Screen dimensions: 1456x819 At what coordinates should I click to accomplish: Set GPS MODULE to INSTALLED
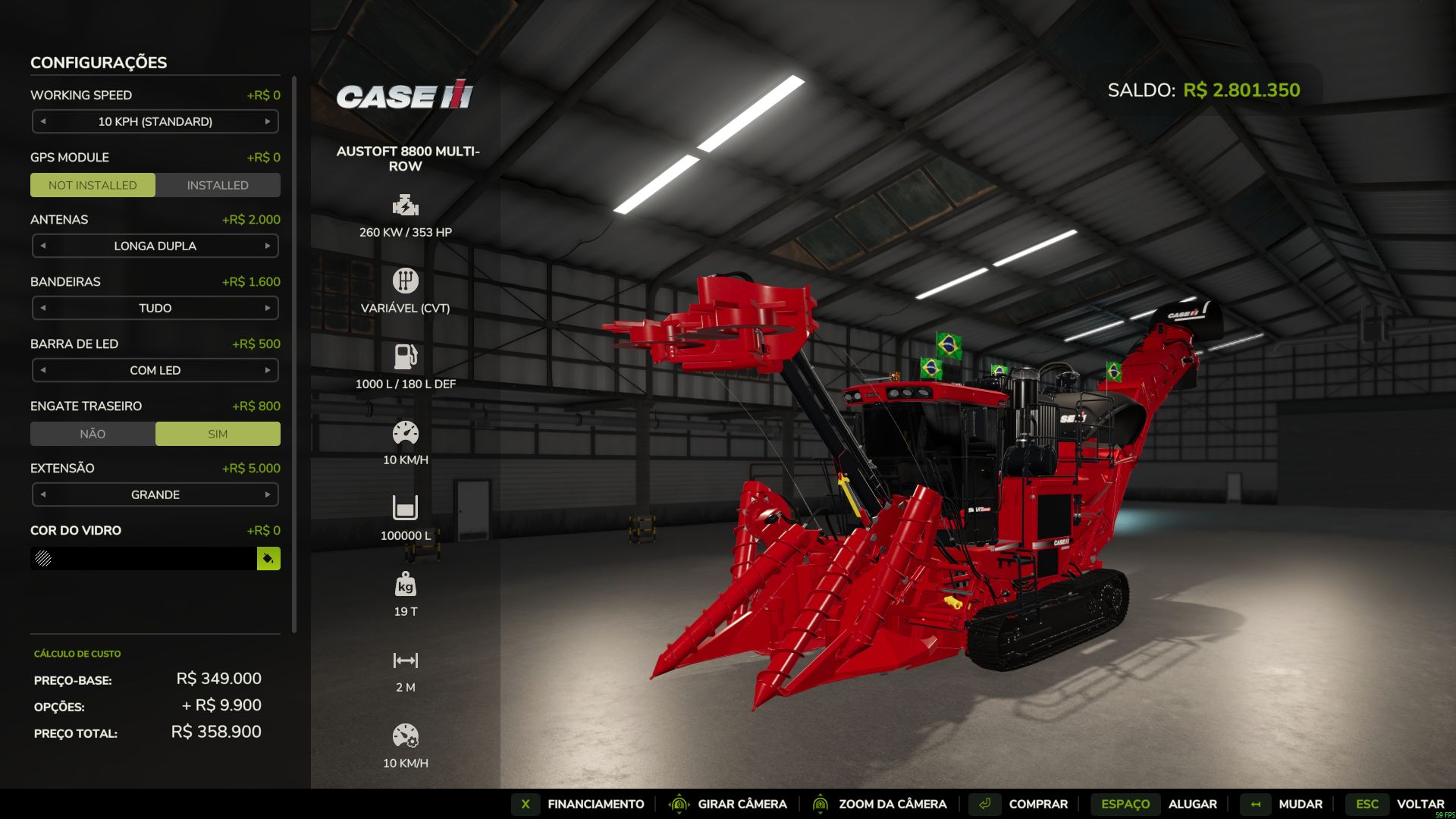tap(218, 184)
